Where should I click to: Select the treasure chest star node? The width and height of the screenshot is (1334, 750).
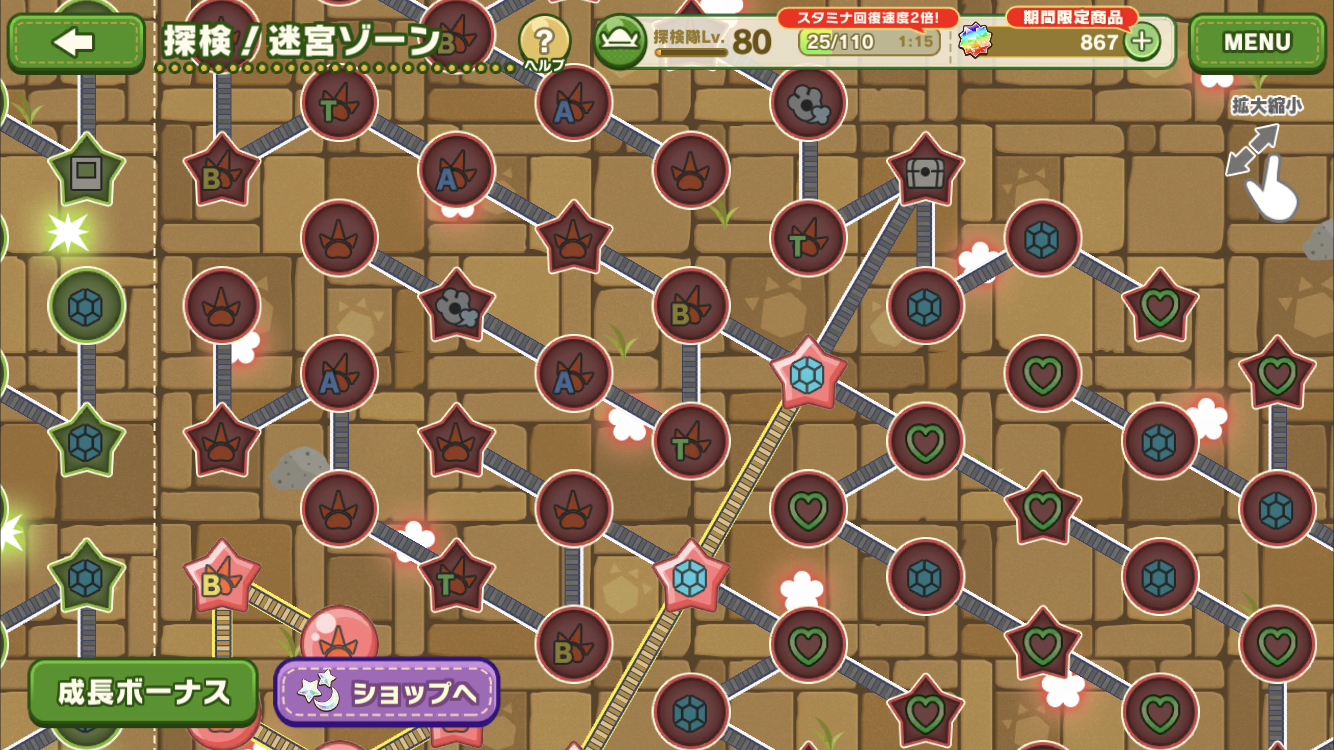[925, 172]
